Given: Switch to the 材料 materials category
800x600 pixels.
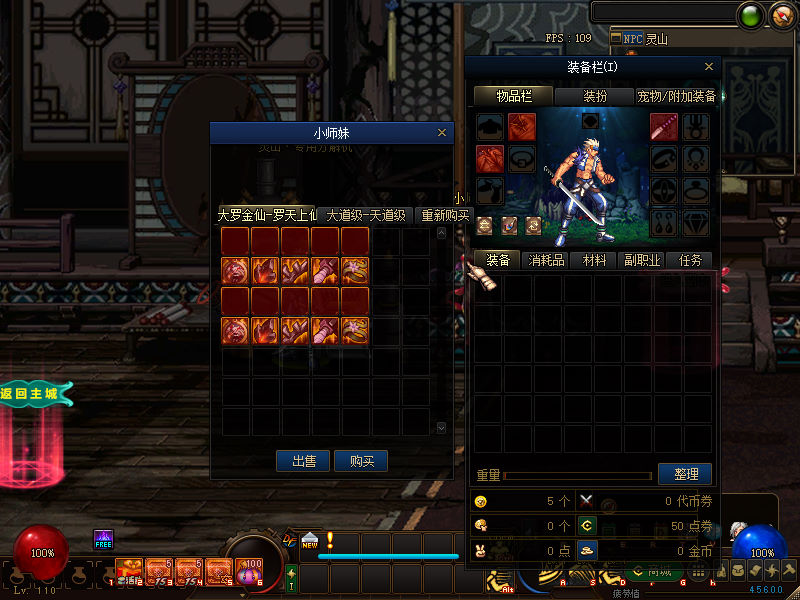Looking at the screenshot, I should pyautogui.click(x=594, y=260).
